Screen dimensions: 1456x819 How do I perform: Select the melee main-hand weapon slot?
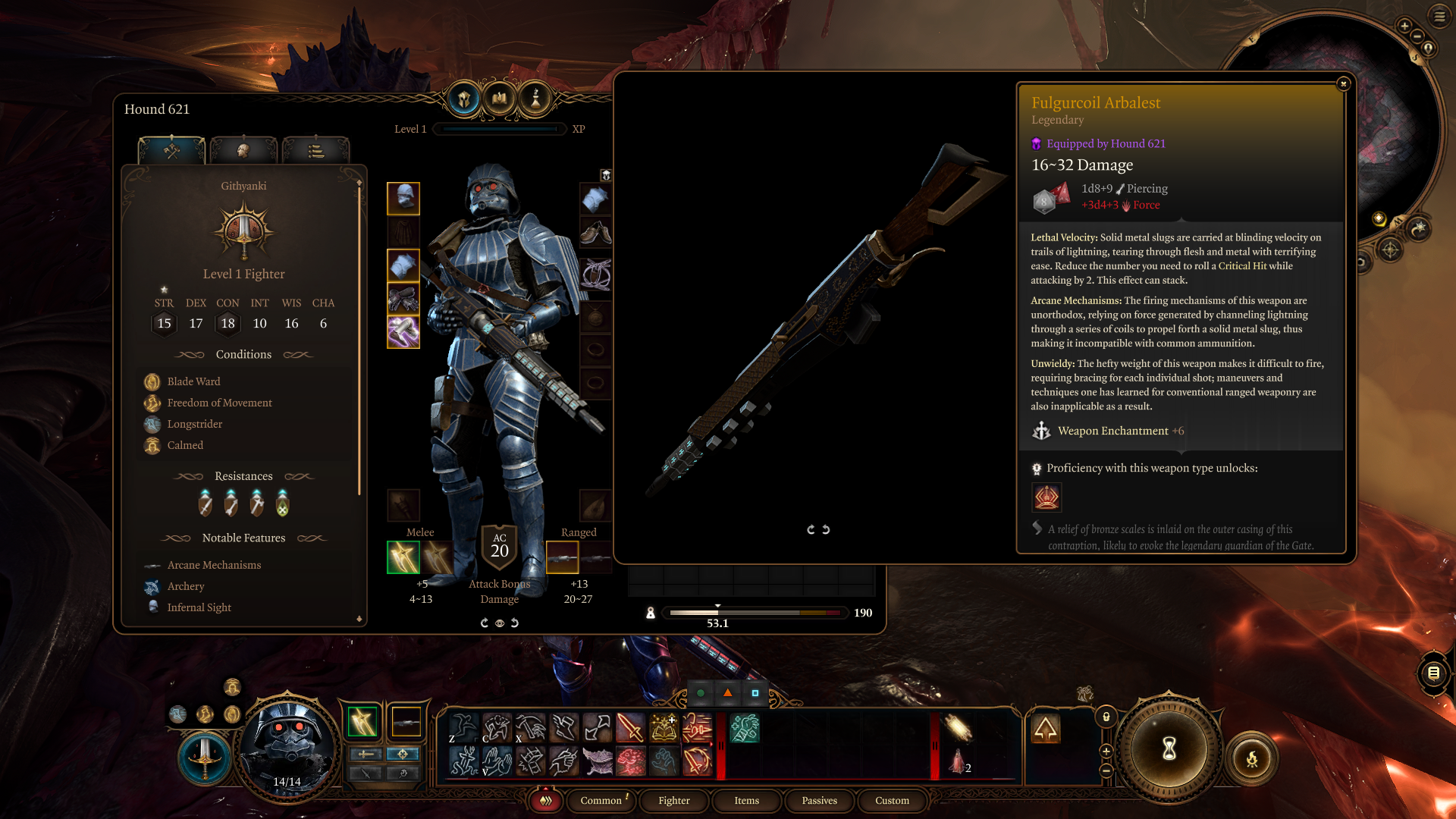pos(403,557)
